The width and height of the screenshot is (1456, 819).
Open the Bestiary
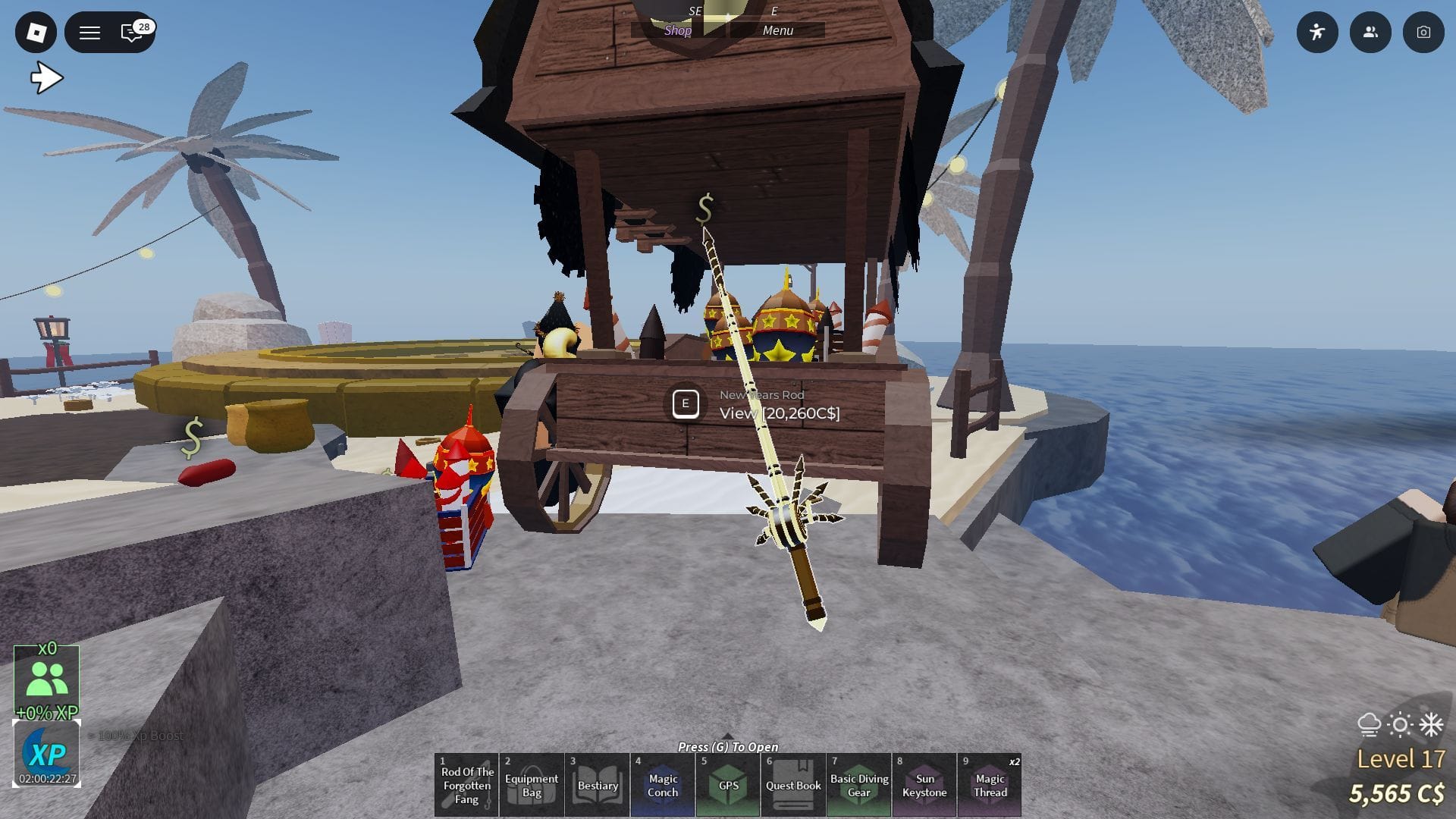pyautogui.click(x=596, y=785)
